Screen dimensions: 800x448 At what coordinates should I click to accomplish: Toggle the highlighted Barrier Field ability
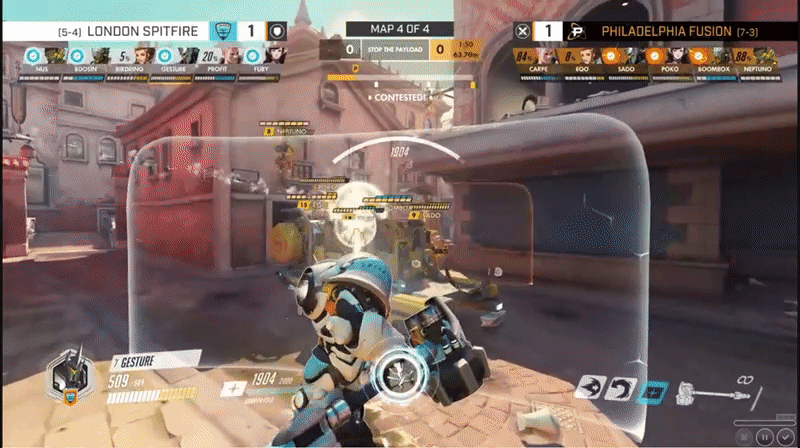pyautogui.click(x=652, y=390)
